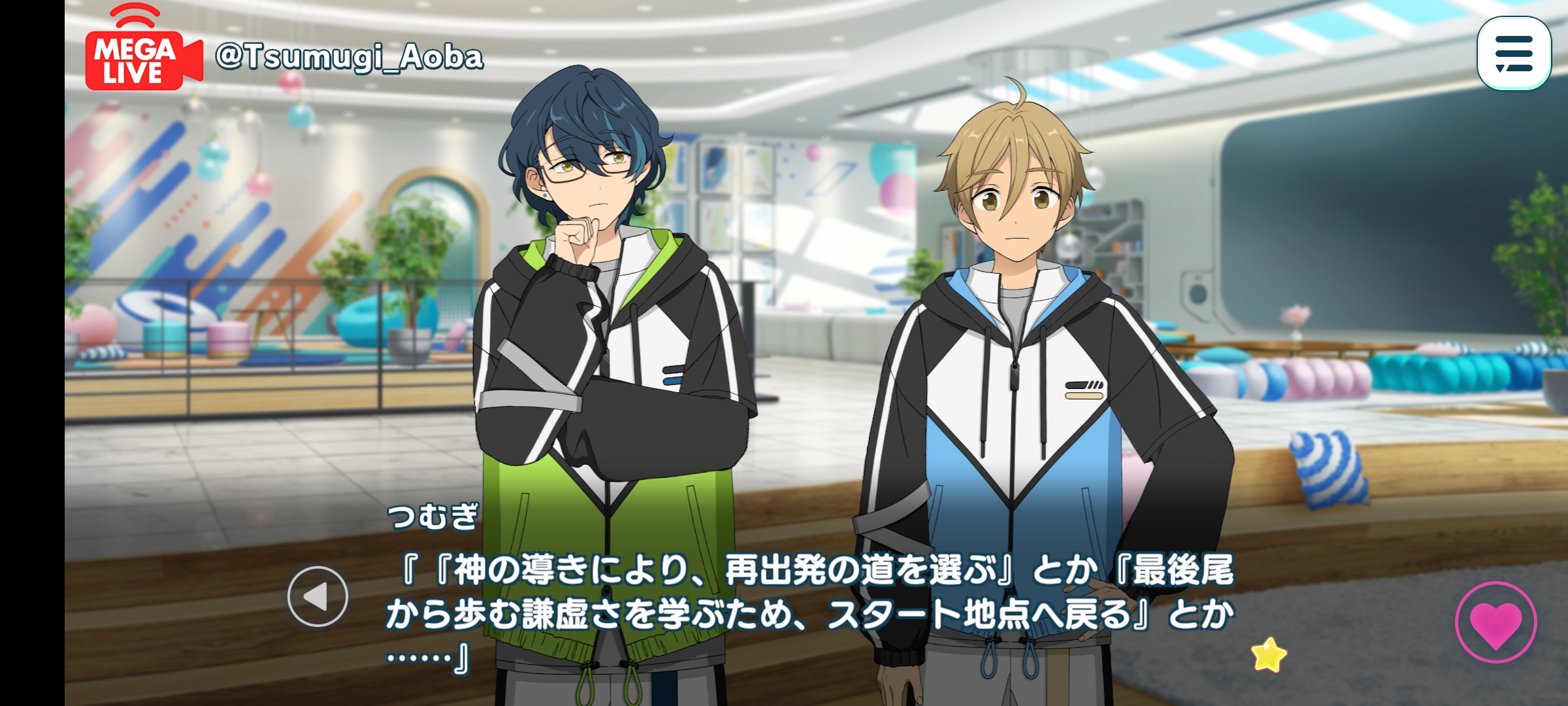Advance Tsumugi's dialogue text

click(x=810, y=614)
